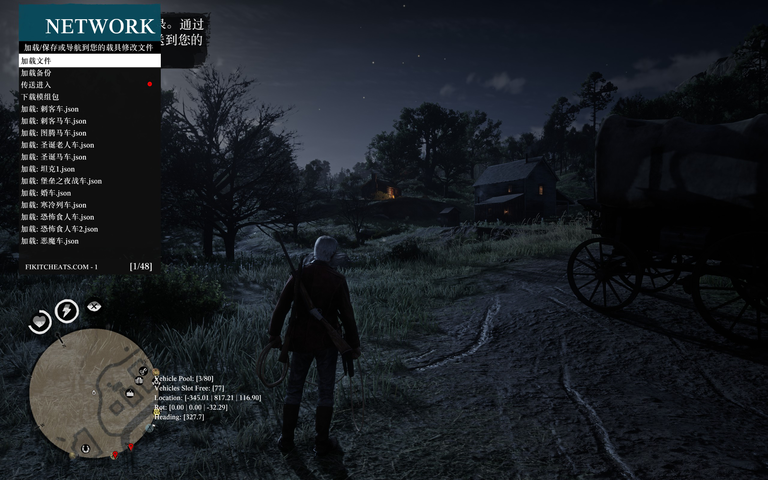Load the 婚车.json file
Viewport: 768px width, 480px height.
(89, 193)
